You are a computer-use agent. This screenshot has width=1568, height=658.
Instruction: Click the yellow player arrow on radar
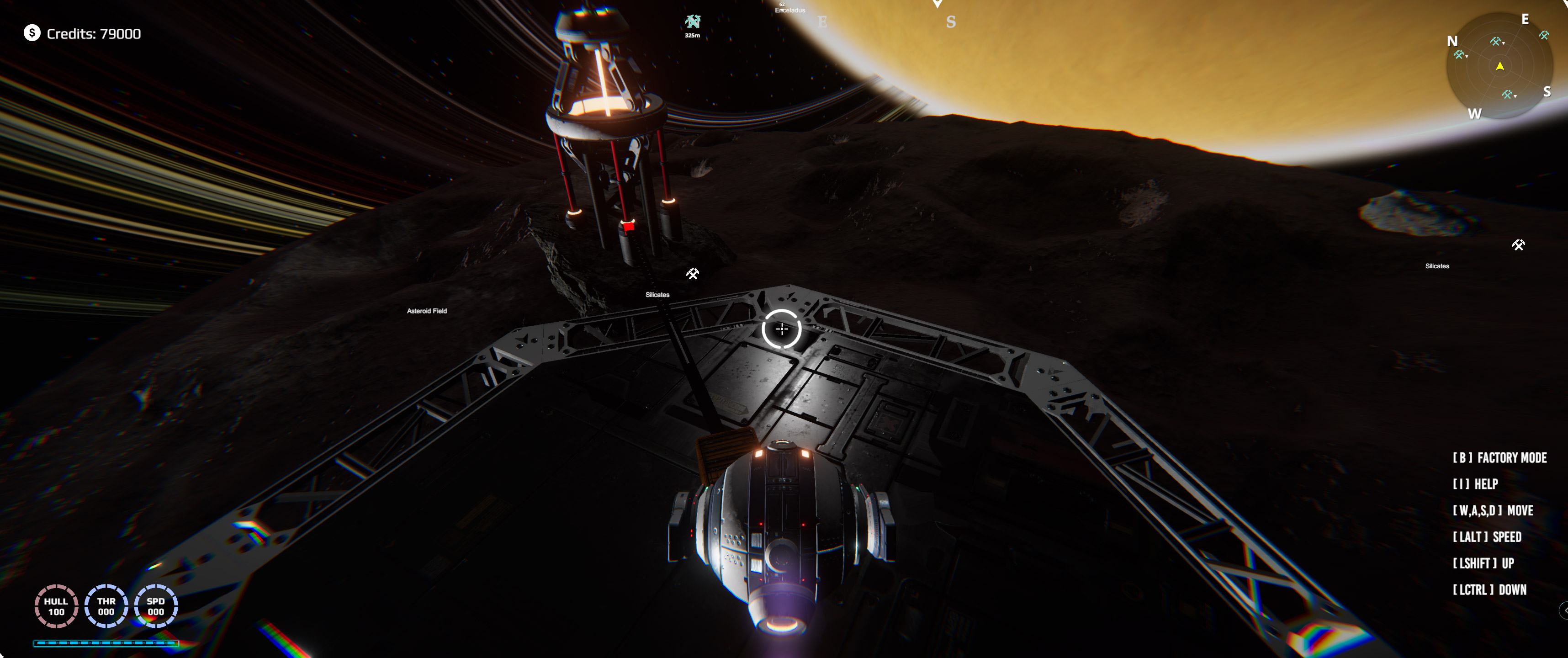click(1500, 66)
